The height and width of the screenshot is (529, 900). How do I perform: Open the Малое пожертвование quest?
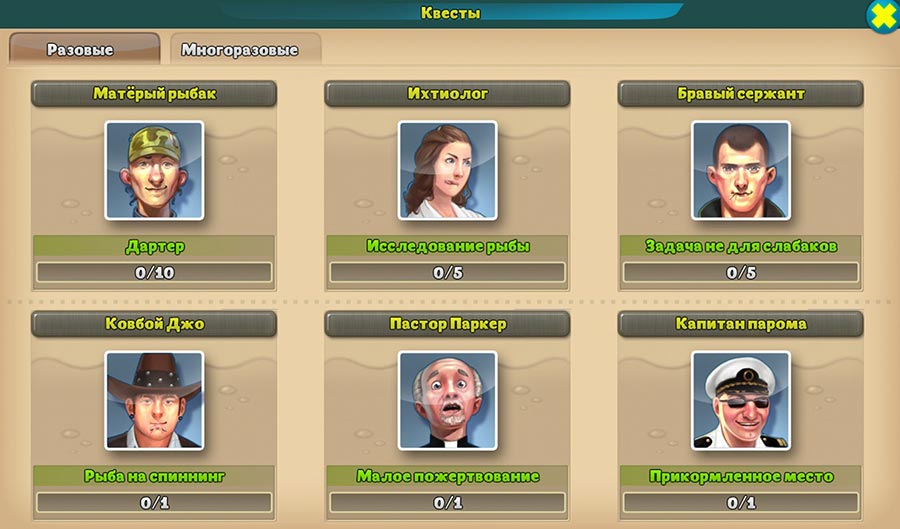click(x=447, y=476)
